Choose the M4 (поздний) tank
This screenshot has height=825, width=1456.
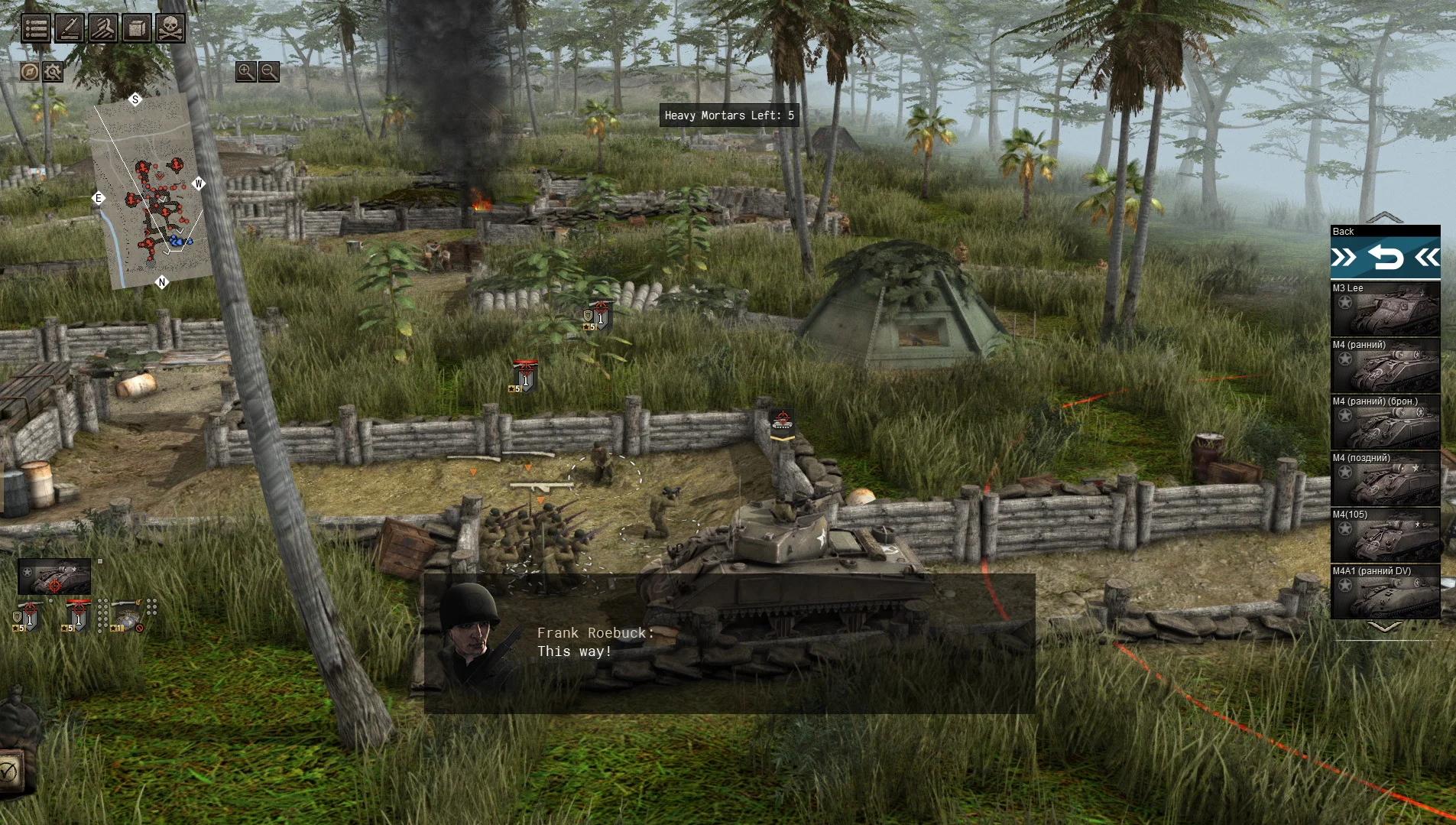[x=1385, y=479]
